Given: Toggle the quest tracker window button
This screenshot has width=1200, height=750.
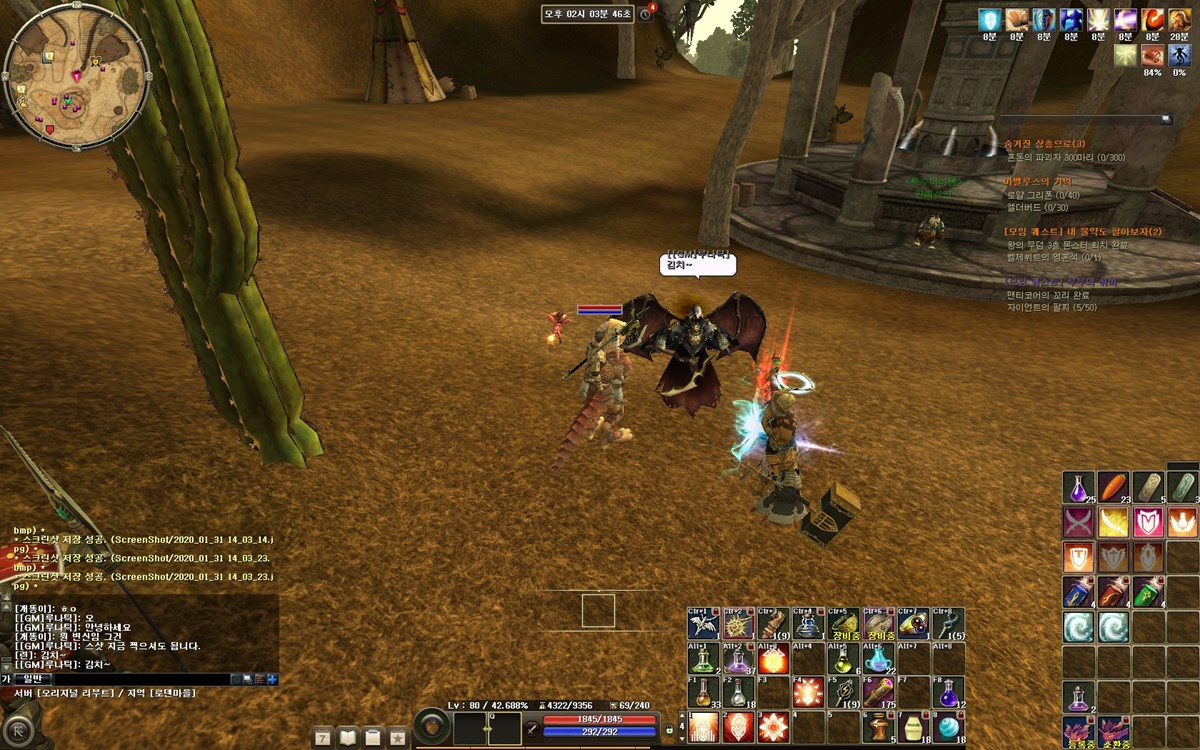Looking at the screenshot, I should click(1166, 119).
